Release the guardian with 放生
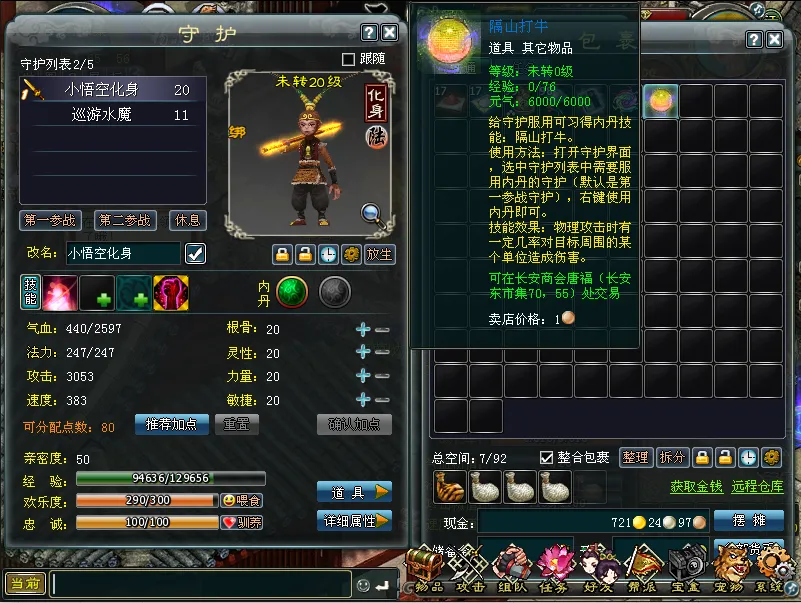The image size is (801, 603). tap(380, 254)
